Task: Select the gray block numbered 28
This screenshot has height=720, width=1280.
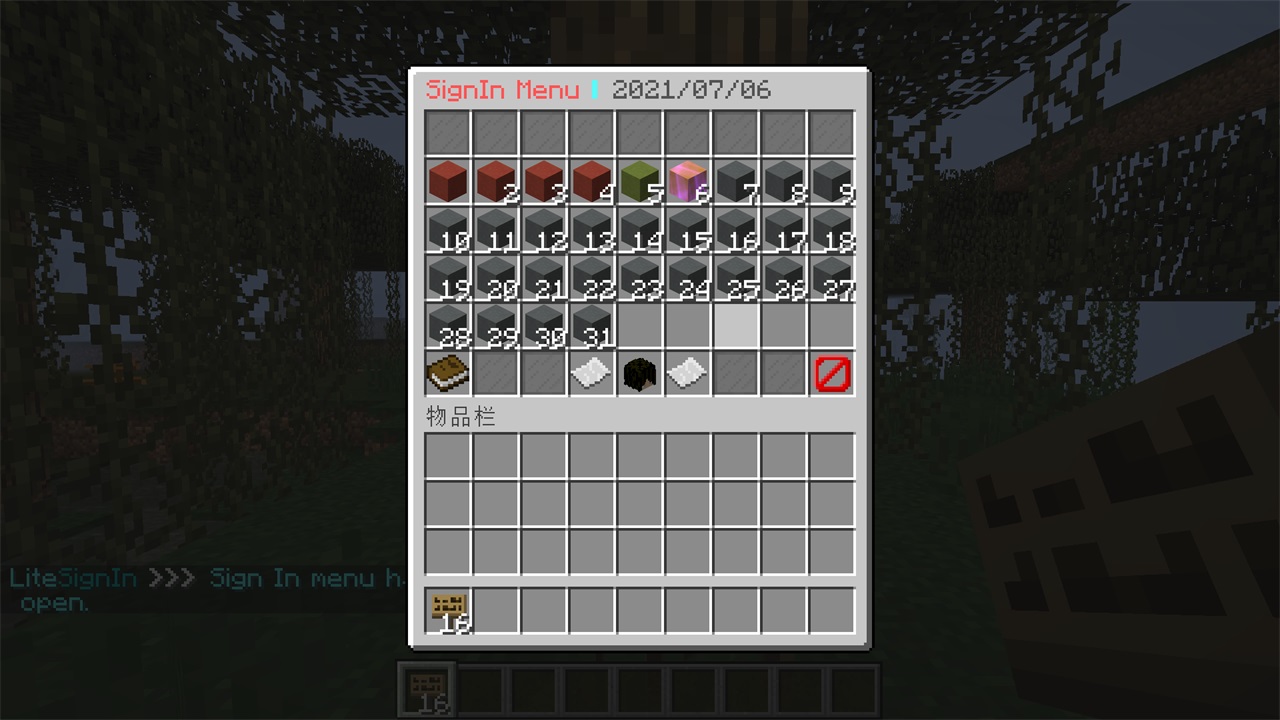Action: 447,326
